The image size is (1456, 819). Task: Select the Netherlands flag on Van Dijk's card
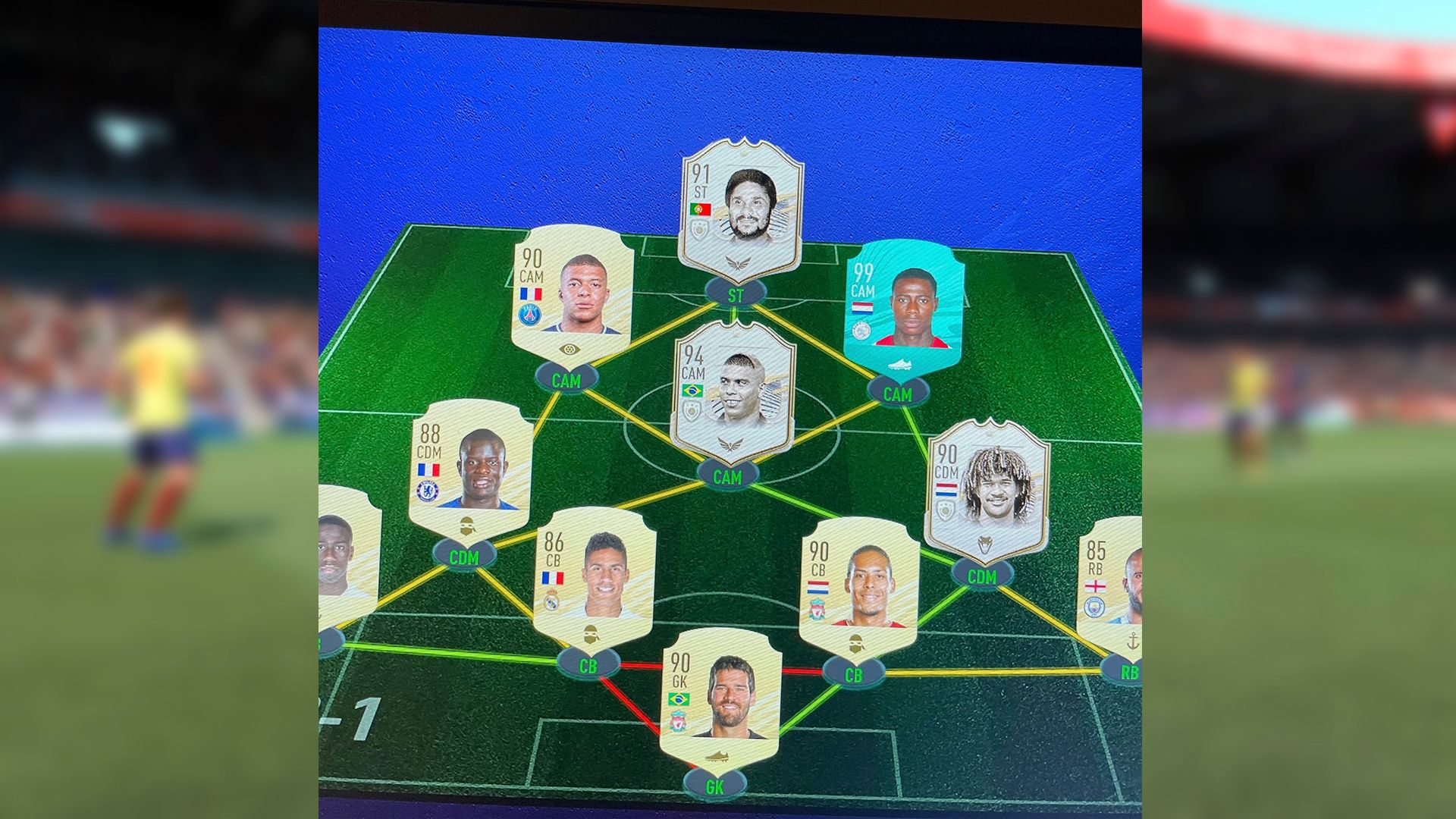(x=817, y=588)
